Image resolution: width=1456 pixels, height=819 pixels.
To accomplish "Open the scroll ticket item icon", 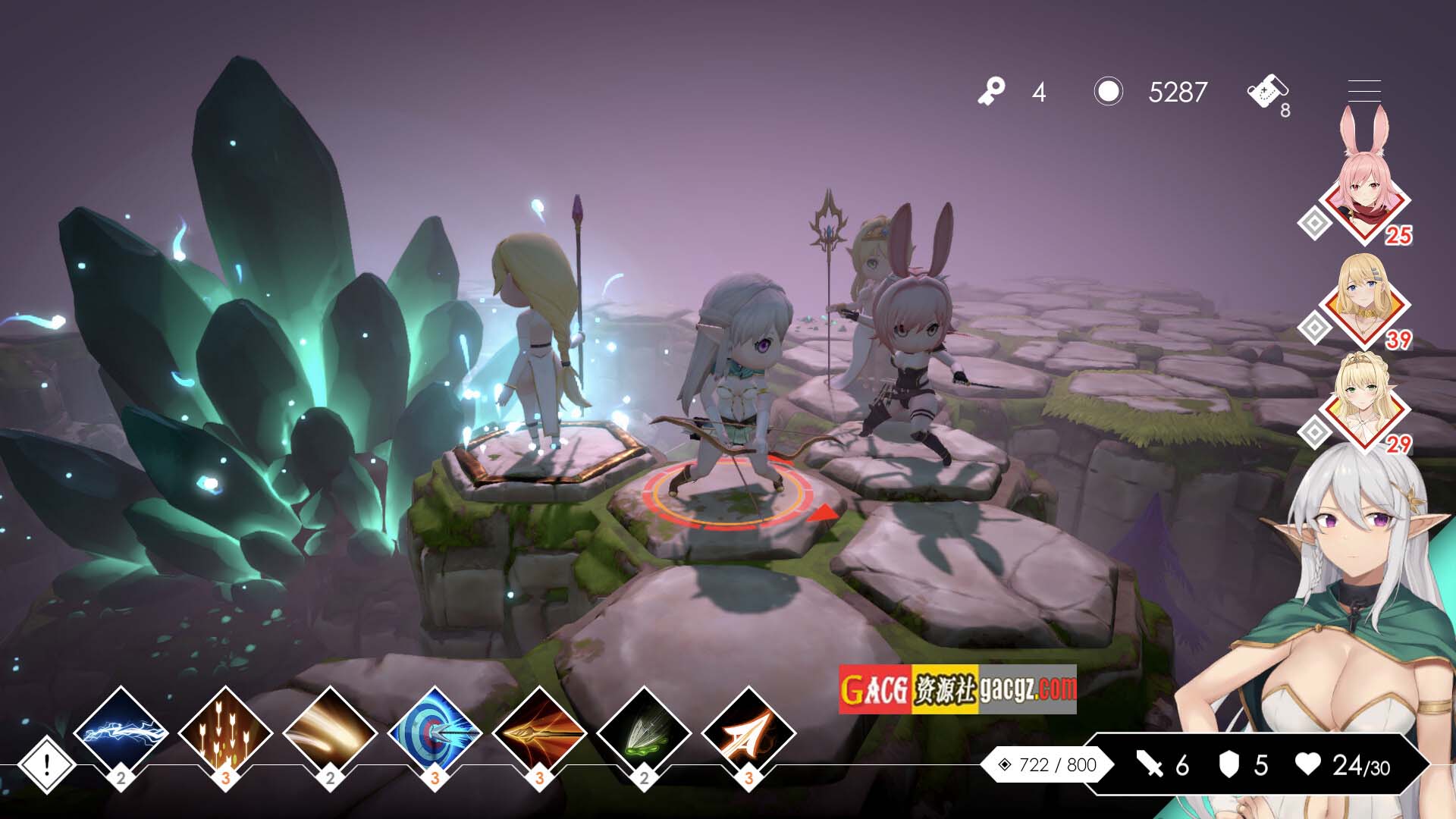I will click(1266, 93).
